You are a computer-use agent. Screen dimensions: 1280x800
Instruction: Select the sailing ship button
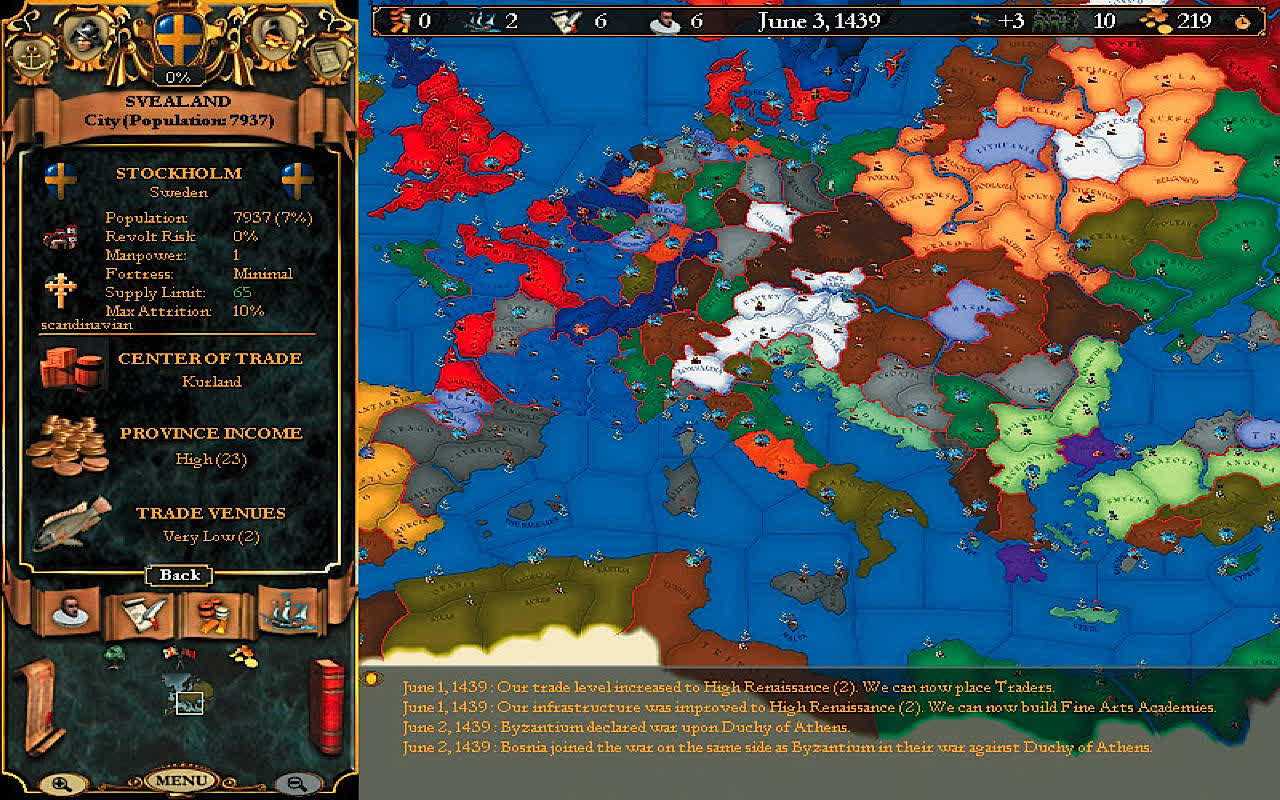click(288, 611)
